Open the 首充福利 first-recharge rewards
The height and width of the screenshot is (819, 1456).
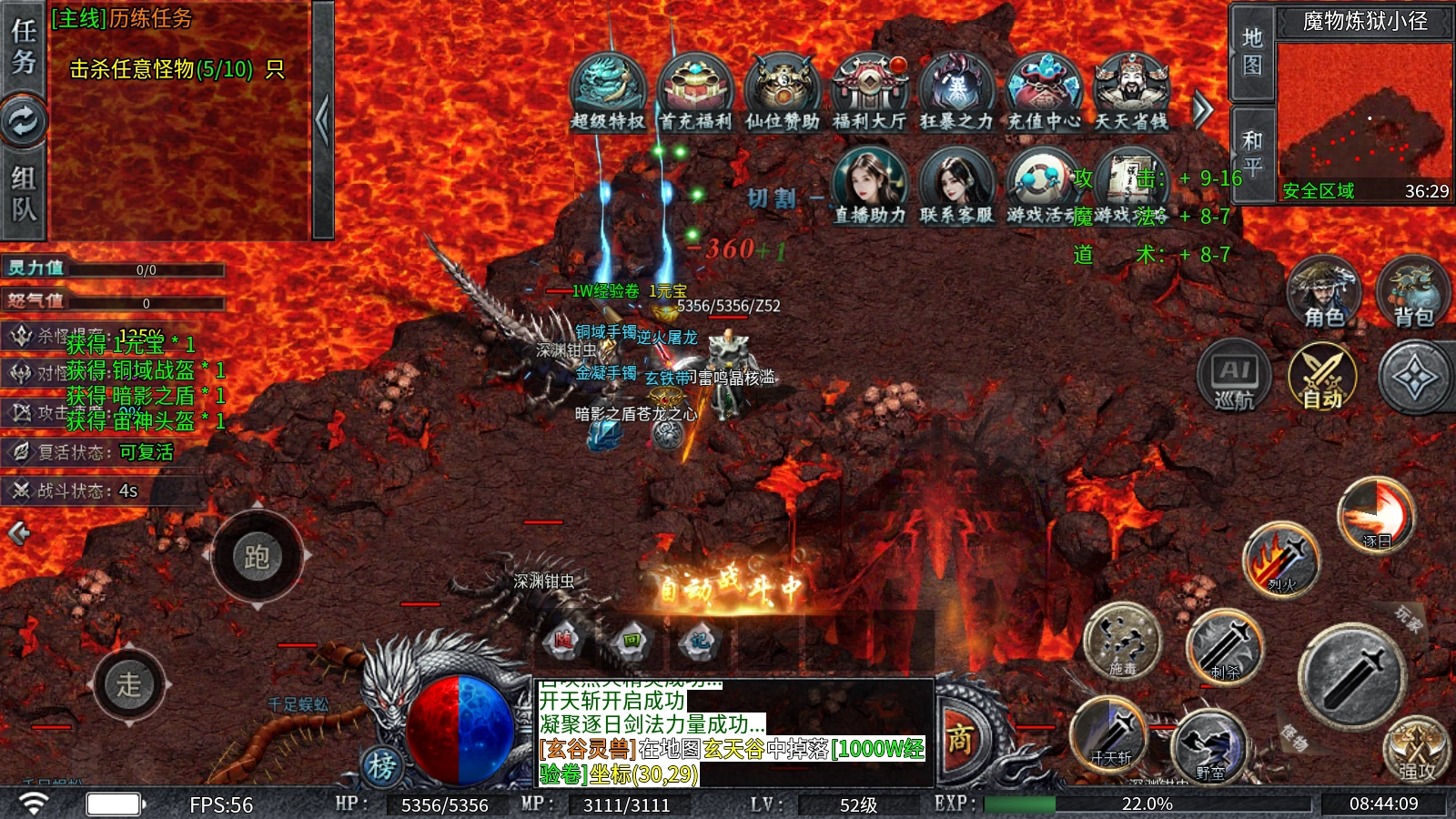pyautogui.click(x=695, y=91)
